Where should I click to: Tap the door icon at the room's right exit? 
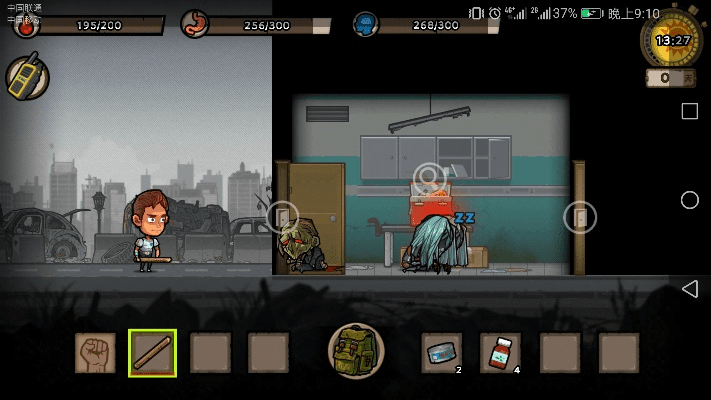coord(580,216)
